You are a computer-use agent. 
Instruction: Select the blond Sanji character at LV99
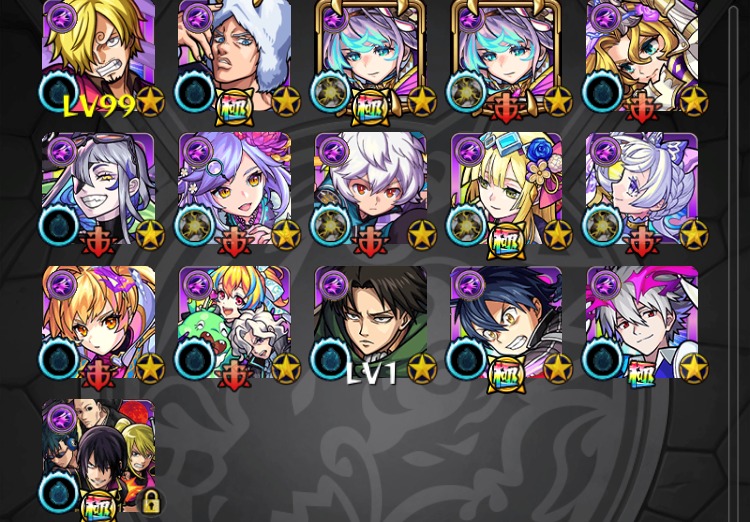coord(99,56)
